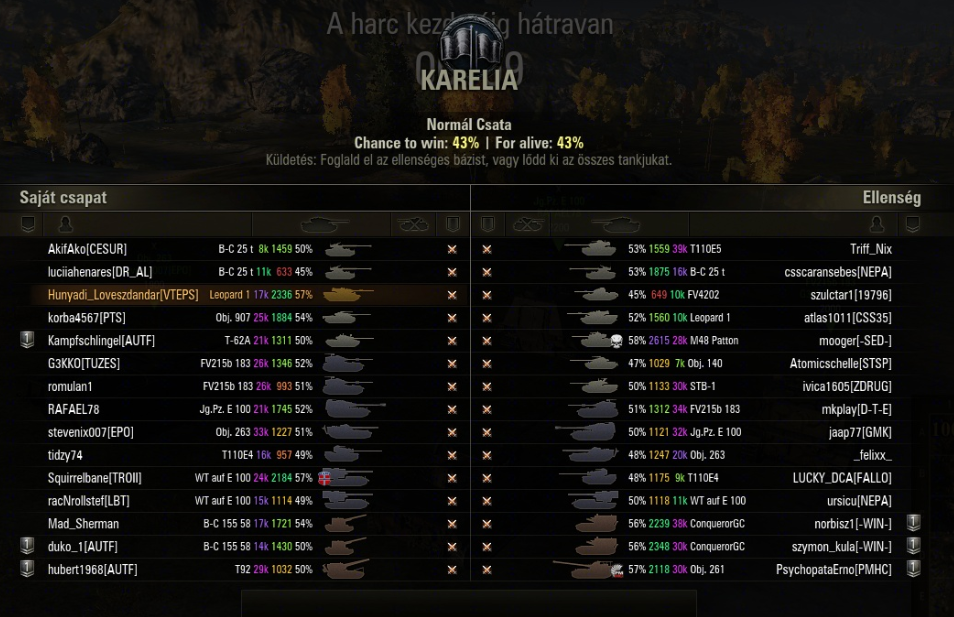Select player AkifAko[CESUR] in team list
The width and height of the screenshot is (954, 617).
pyautogui.click(x=87, y=249)
